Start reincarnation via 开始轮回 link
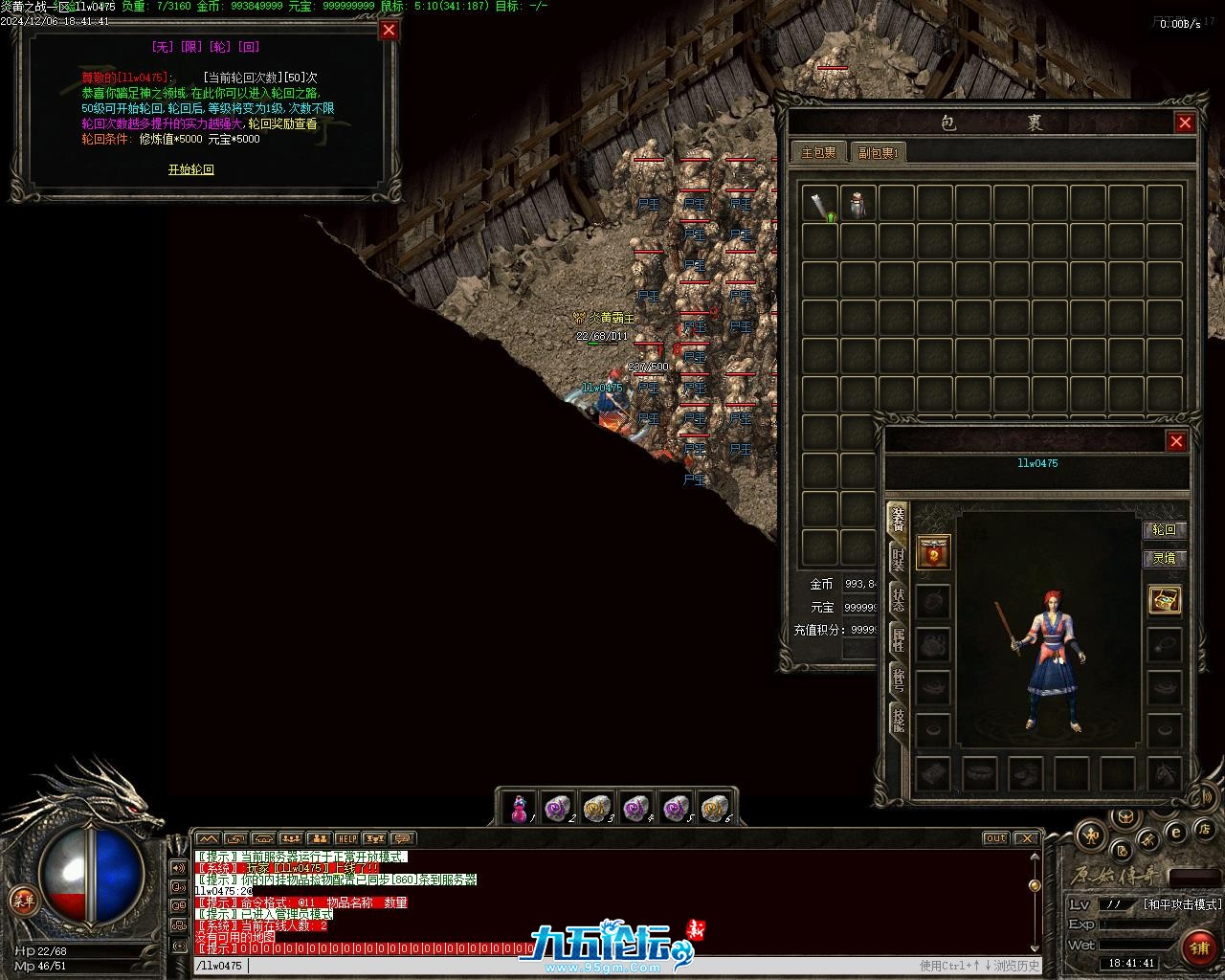The height and width of the screenshot is (980, 1225). click(x=191, y=169)
